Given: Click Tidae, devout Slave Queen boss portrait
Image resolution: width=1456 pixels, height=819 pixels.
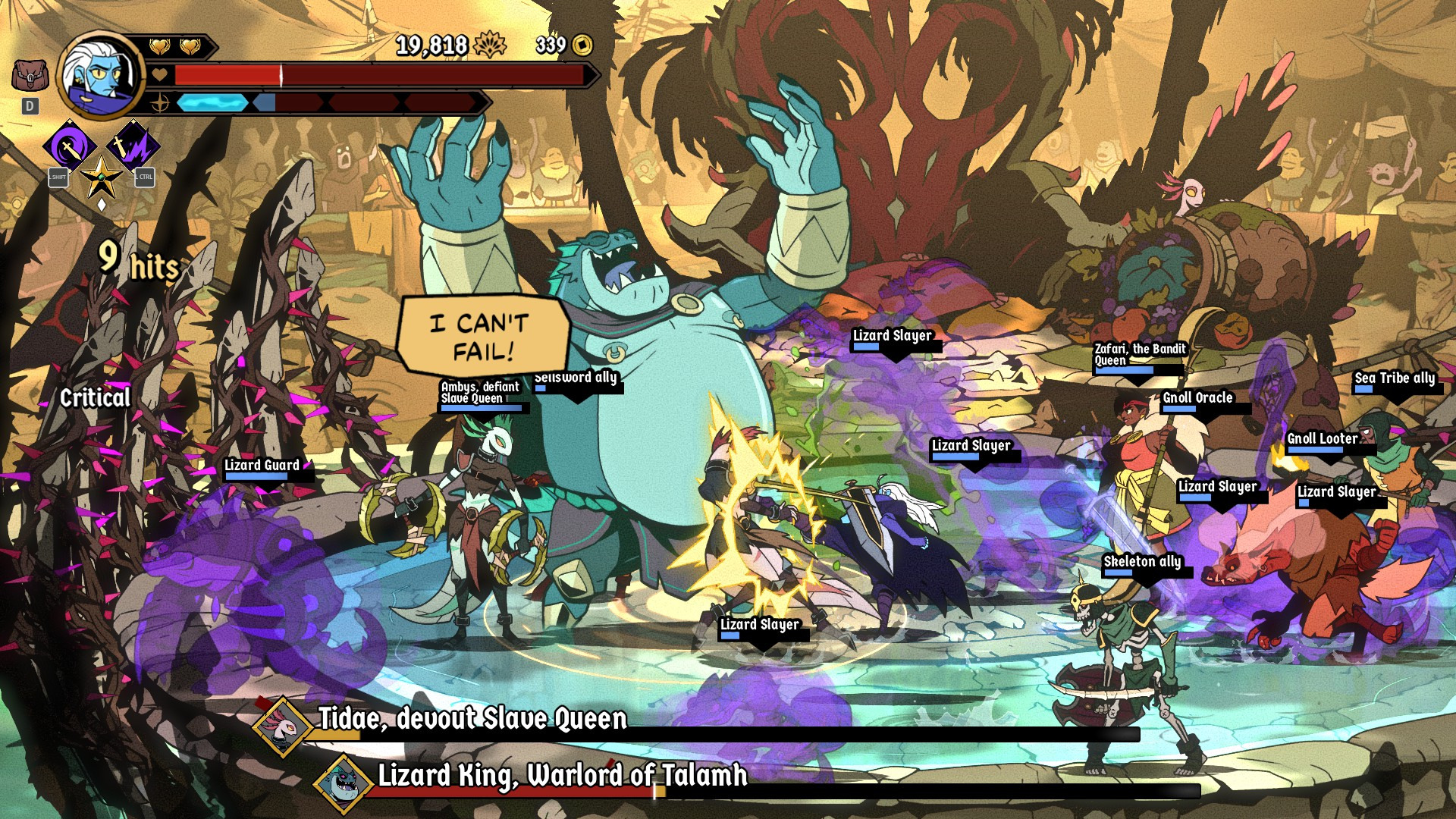Looking at the screenshot, I should pos(283,726).
